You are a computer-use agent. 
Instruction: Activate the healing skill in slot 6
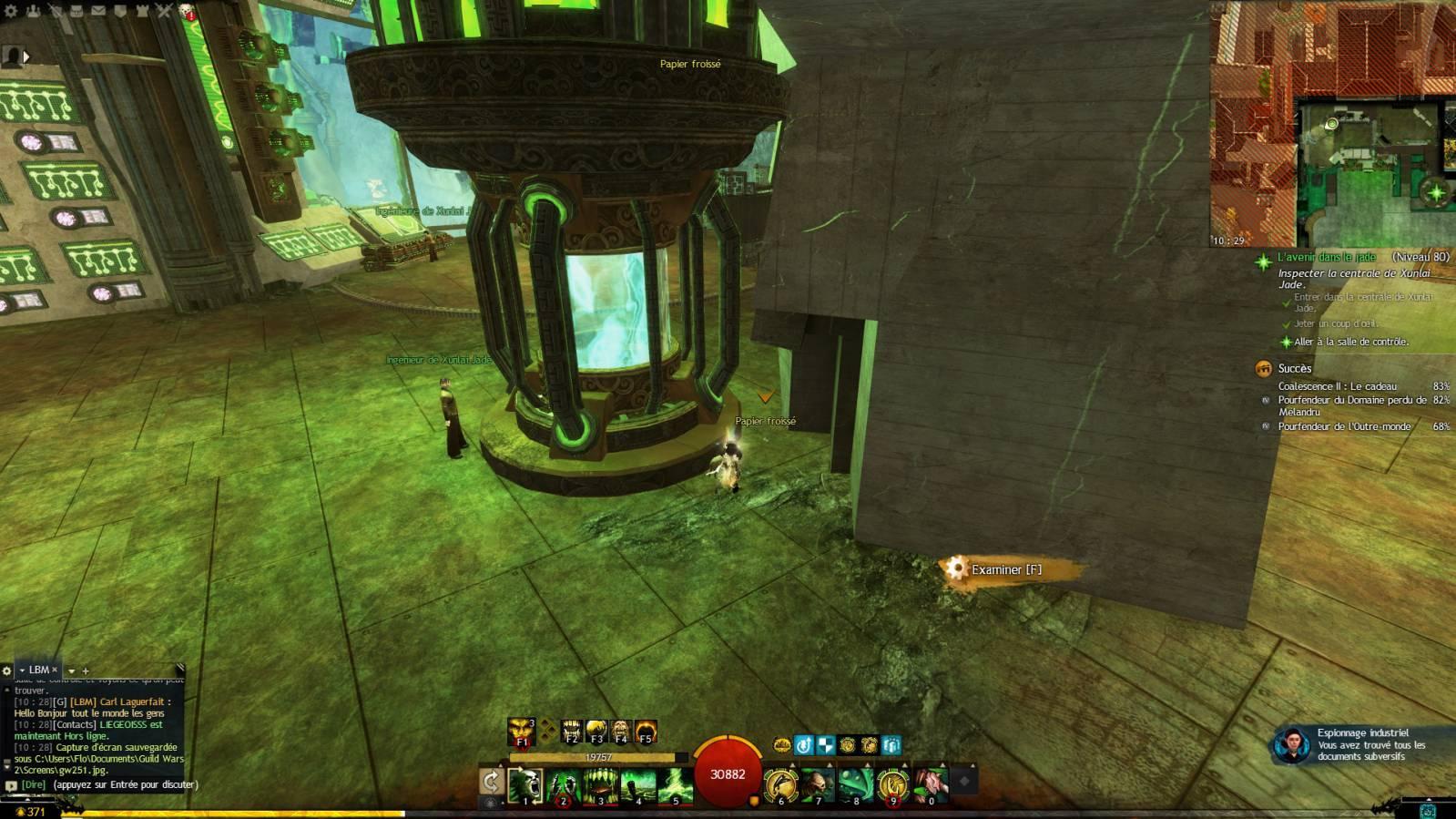coord(780,784)
